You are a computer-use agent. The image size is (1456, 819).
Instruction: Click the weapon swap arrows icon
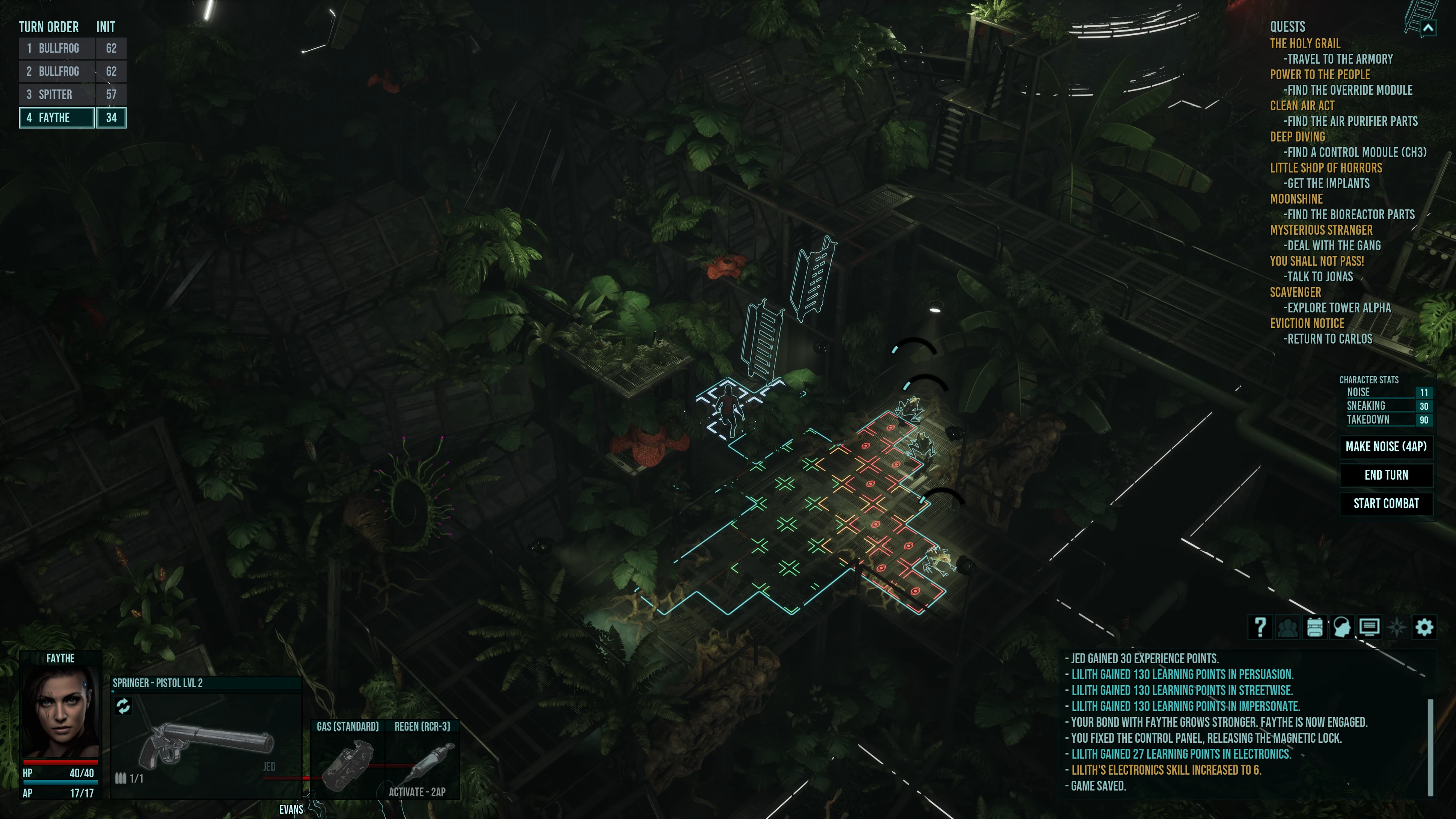(x=123, y=705)
